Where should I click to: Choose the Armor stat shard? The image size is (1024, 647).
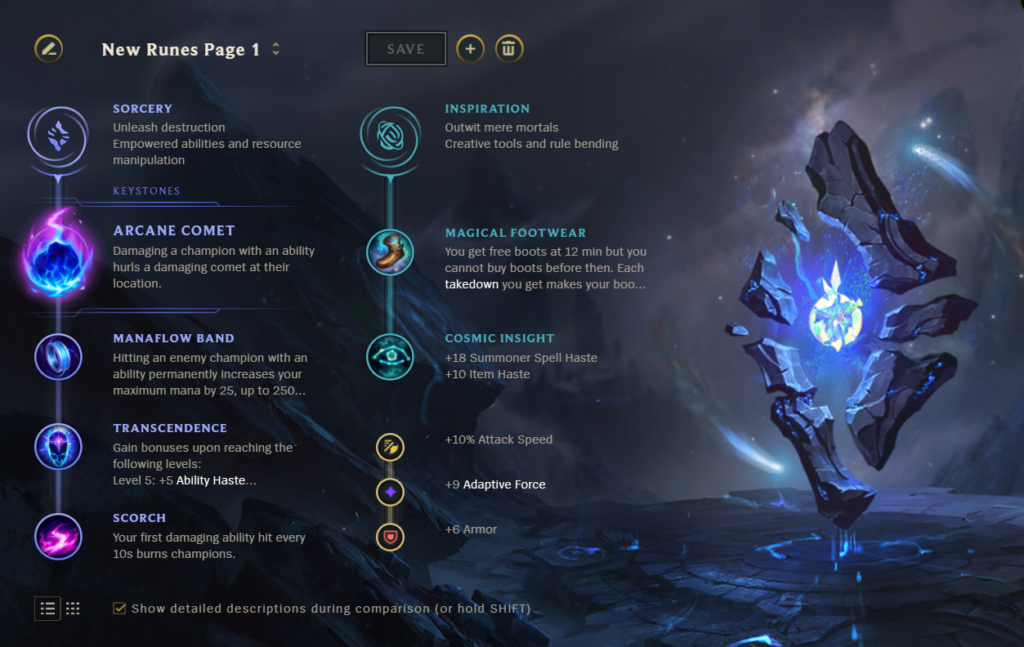(x=390, y=537)
